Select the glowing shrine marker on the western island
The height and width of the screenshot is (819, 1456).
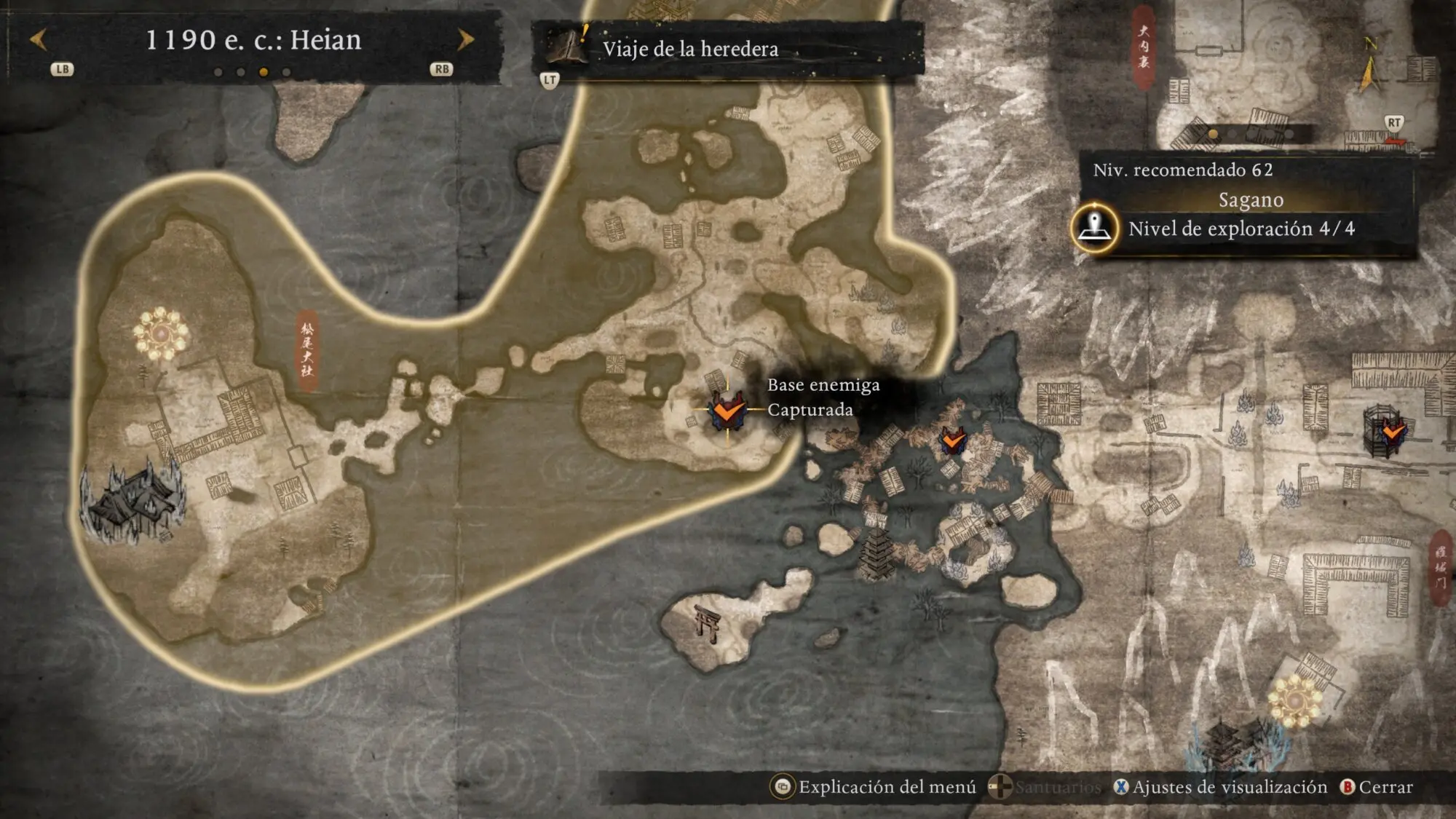pos(161,333)
